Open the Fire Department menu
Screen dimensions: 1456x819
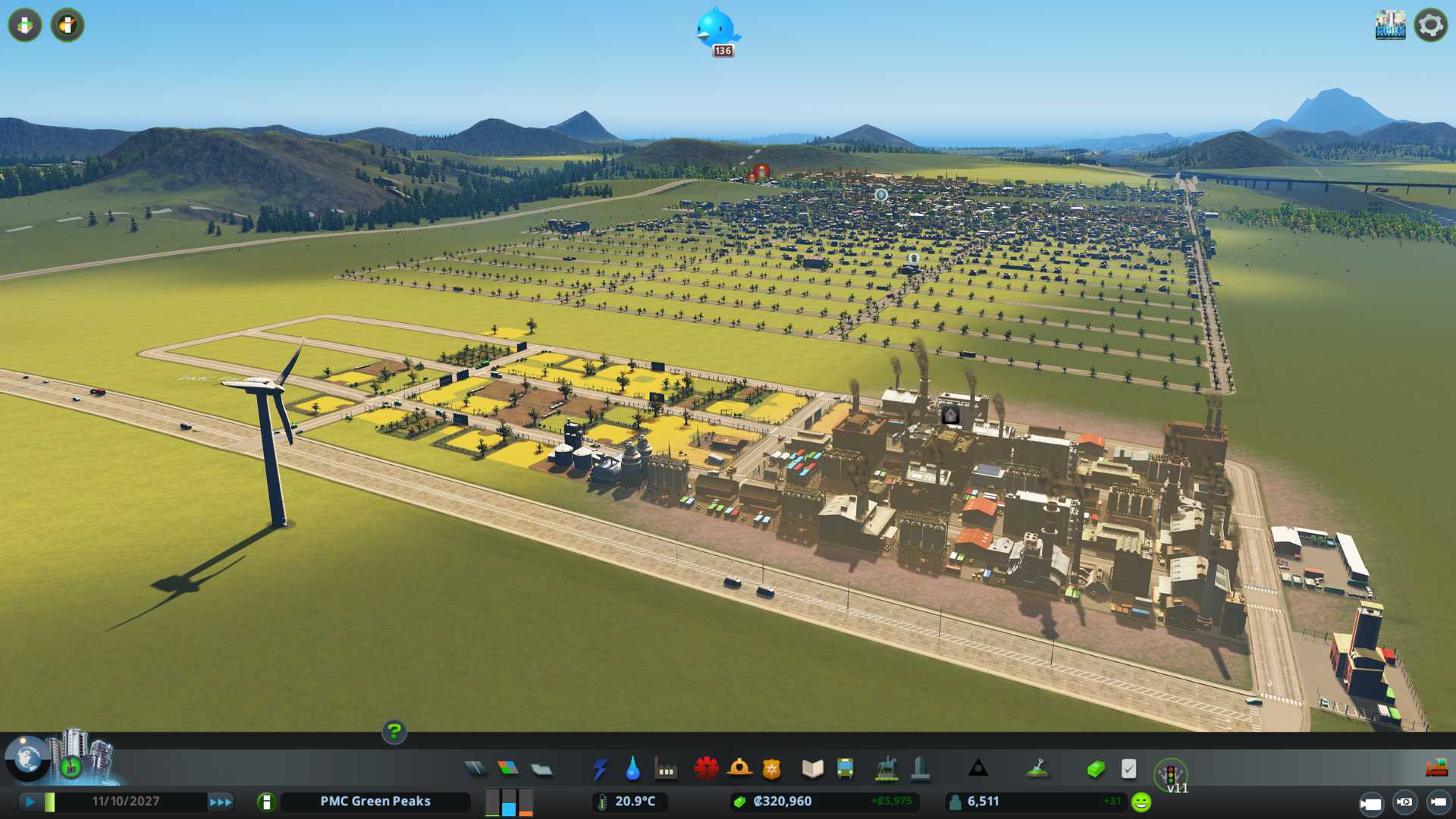click(739, 769)
